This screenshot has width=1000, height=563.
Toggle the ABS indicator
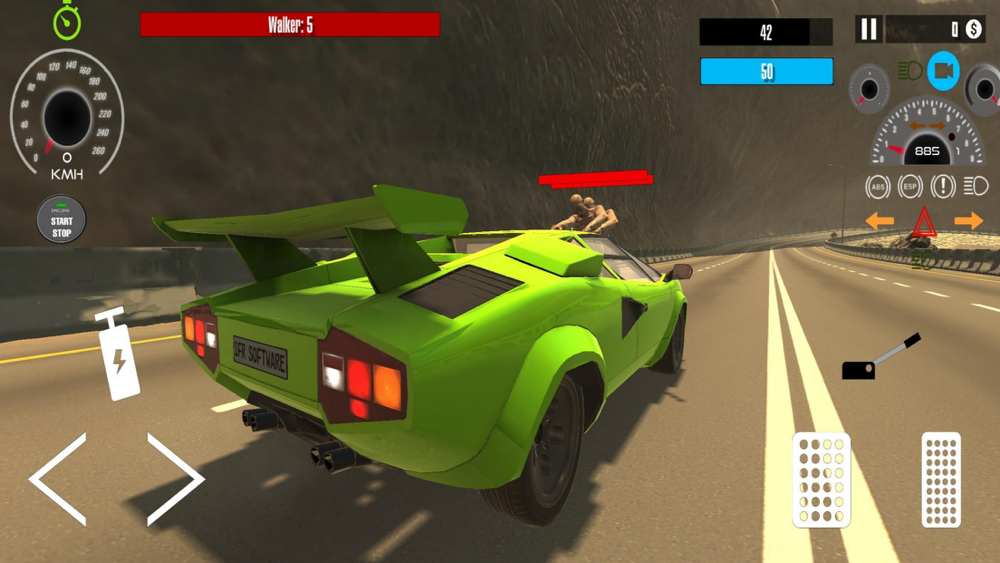tap(877, 186)
